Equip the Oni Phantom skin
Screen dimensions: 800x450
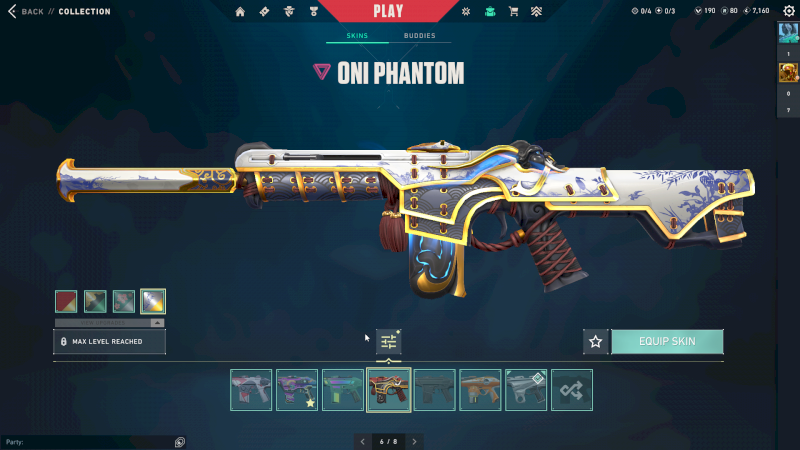pos(666,342)
